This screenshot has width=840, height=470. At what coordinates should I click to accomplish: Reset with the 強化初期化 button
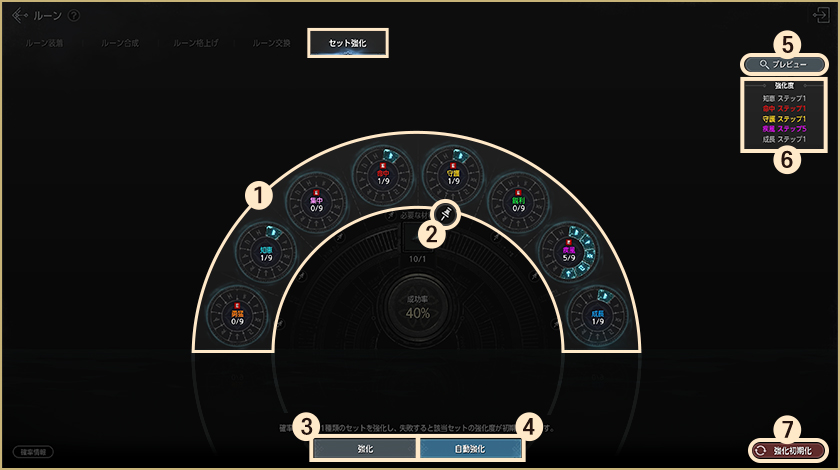787,451
